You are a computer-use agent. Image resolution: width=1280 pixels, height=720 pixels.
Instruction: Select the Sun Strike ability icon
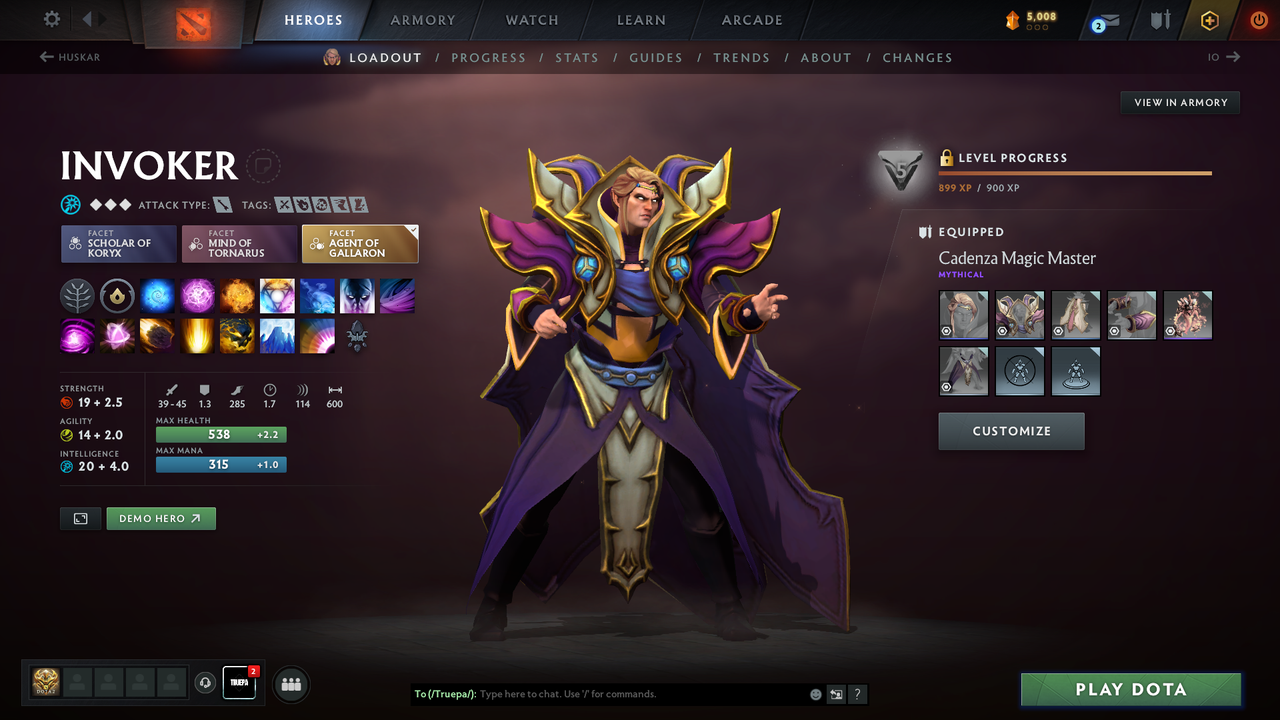click(197, 336)
